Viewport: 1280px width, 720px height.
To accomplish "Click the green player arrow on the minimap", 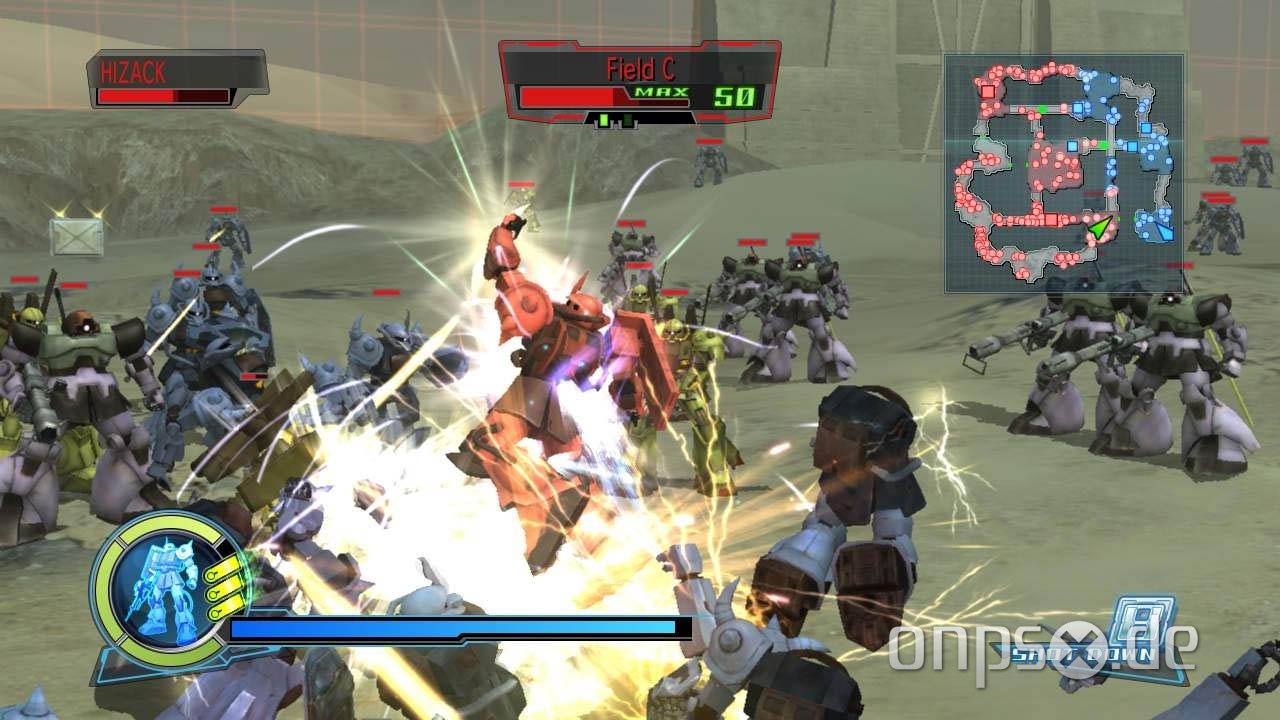I will click(1100, 227).
